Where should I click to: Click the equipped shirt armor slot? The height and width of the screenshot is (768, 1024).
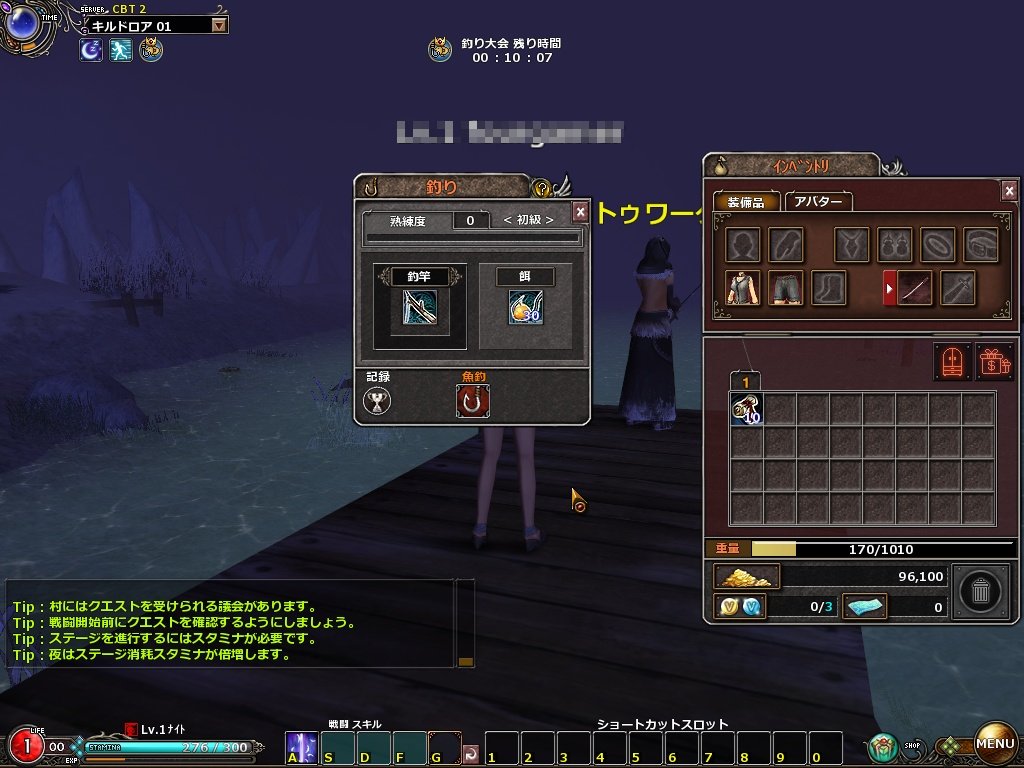(x=743, y=288)
